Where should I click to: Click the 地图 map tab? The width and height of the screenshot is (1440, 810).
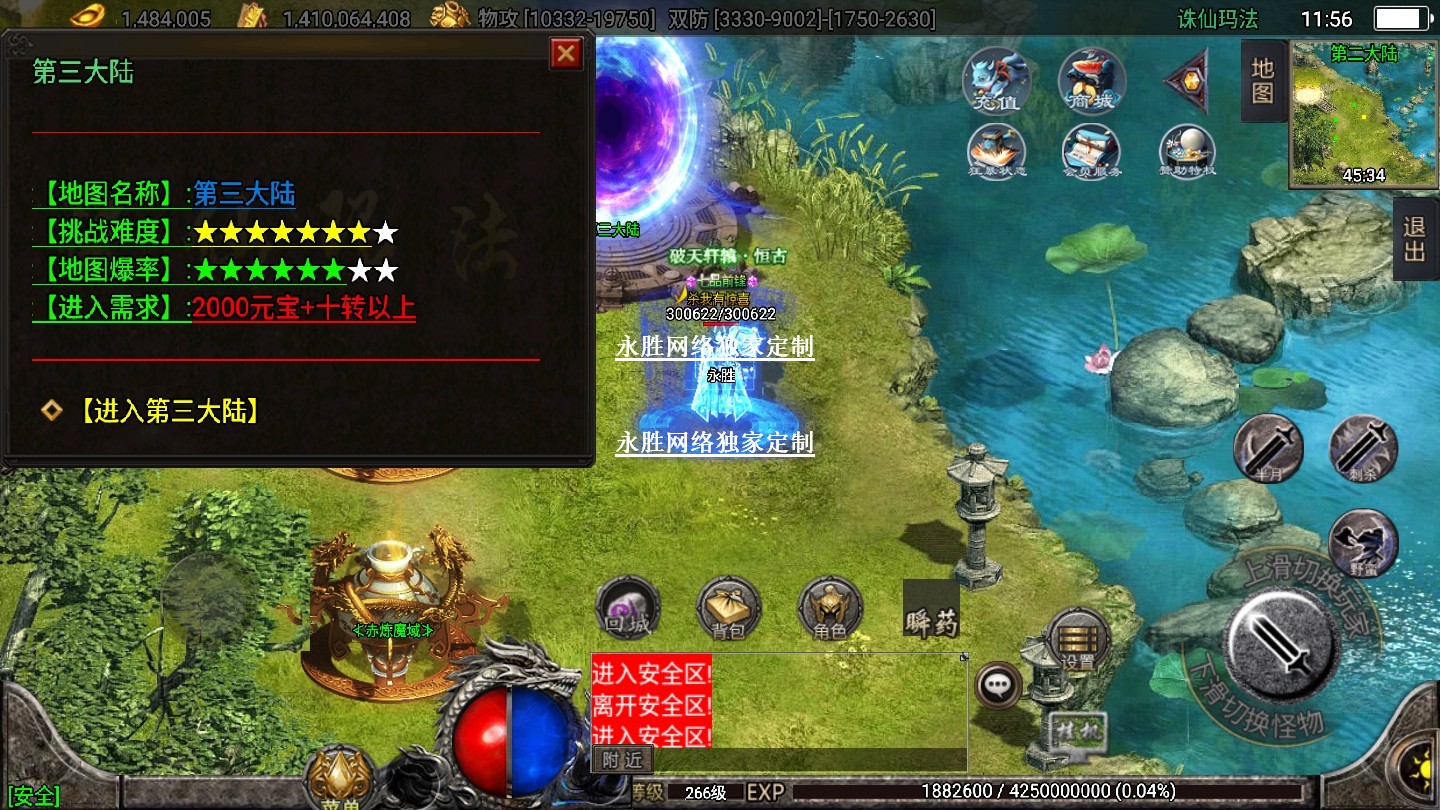(1262, 81)
